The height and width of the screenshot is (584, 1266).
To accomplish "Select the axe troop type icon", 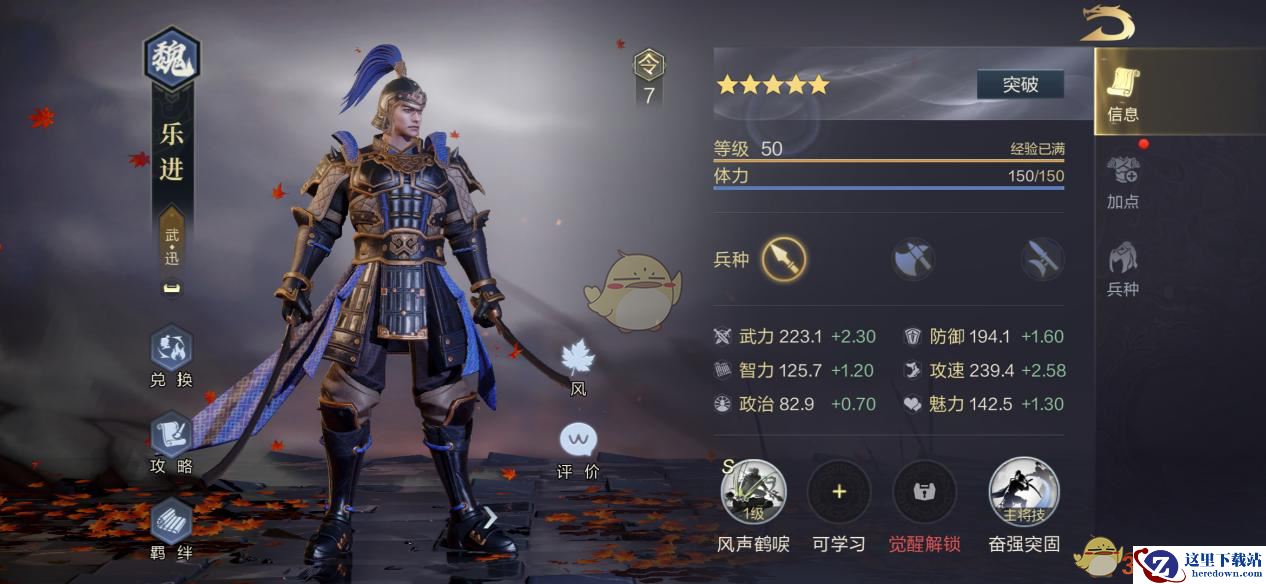I will click(913, 260).
